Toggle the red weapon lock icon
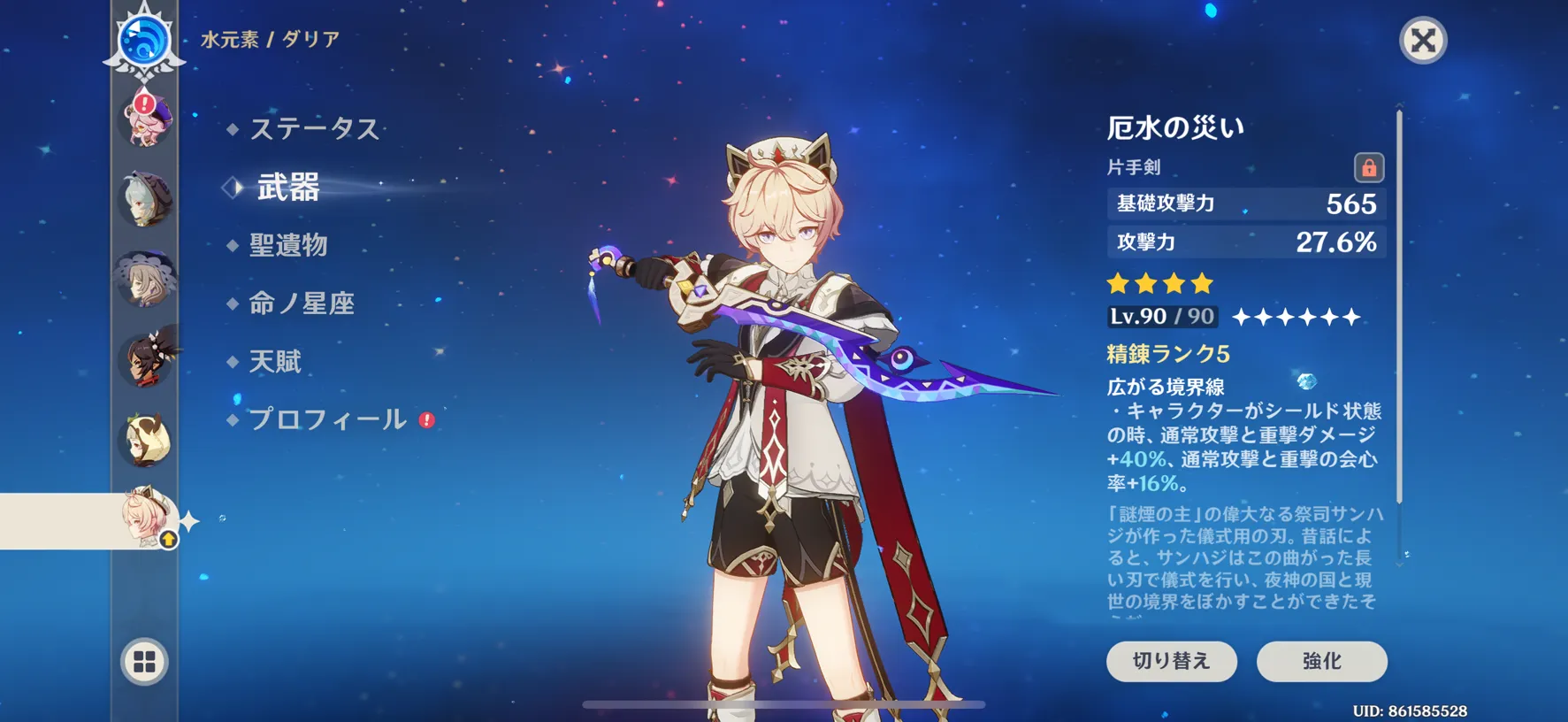 click(x=1368, y=167)
